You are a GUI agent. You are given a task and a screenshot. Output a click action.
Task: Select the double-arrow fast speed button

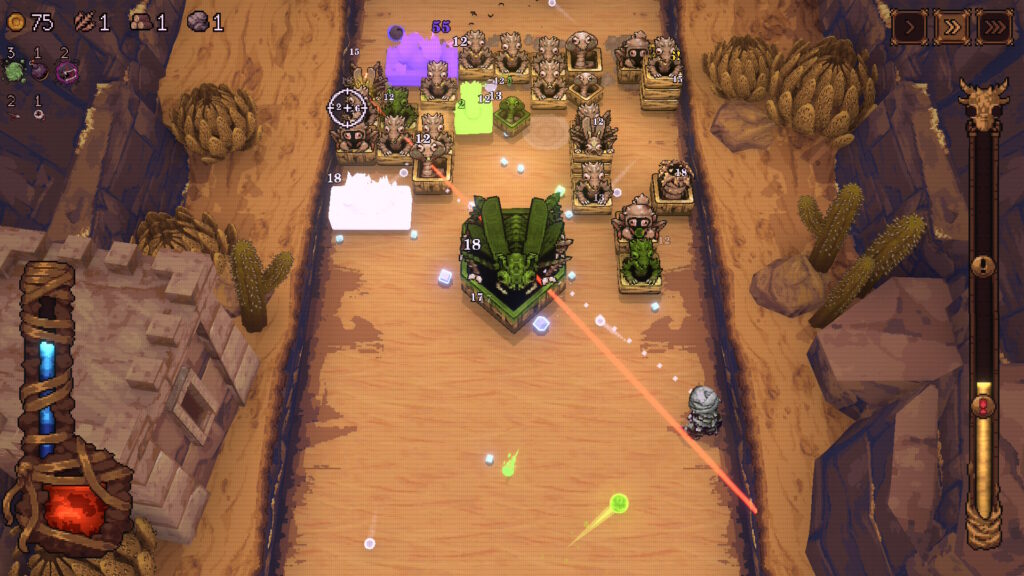(x=952, y=25)
